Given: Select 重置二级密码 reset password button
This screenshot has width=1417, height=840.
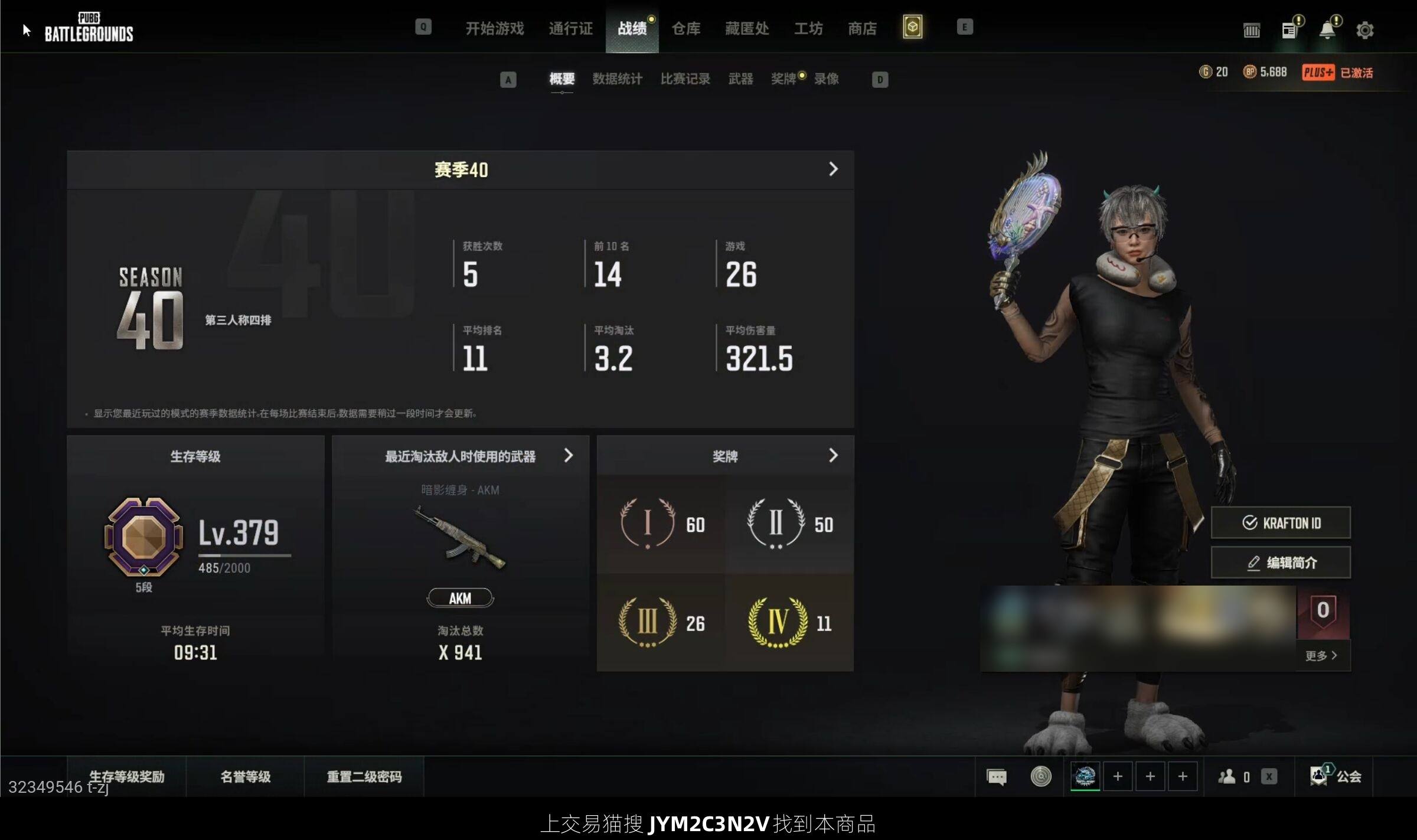Looking at the screenshot, I should 364,776.
